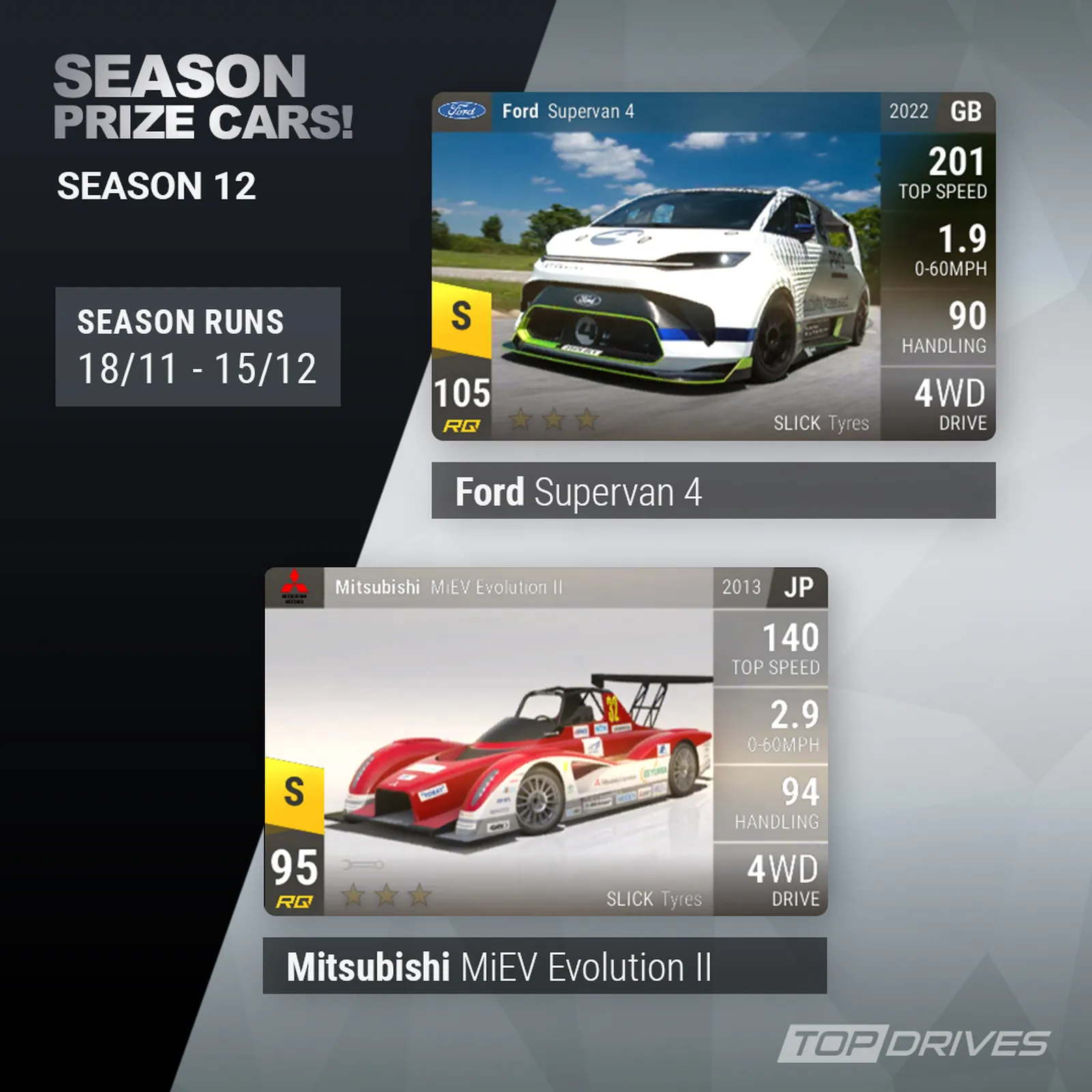Screen dimensions: 1092x1092
Task: Select the Ford Supervan 4 car card
Action: click(713, 266)
